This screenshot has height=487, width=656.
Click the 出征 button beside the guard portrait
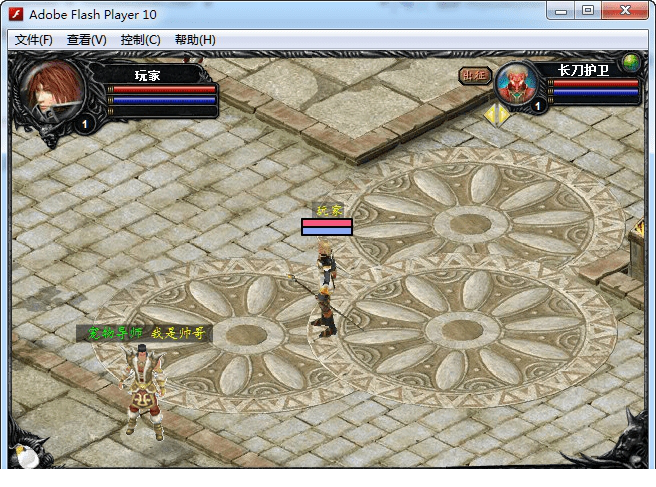pos(473,75)
